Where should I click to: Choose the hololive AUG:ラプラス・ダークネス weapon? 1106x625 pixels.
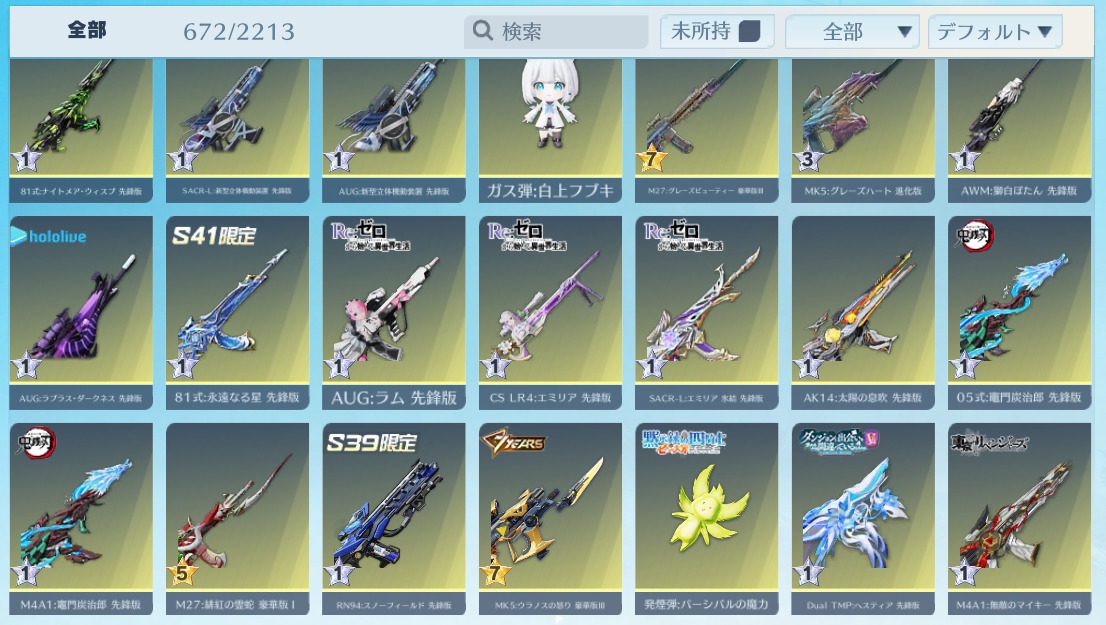click(81, 310)
